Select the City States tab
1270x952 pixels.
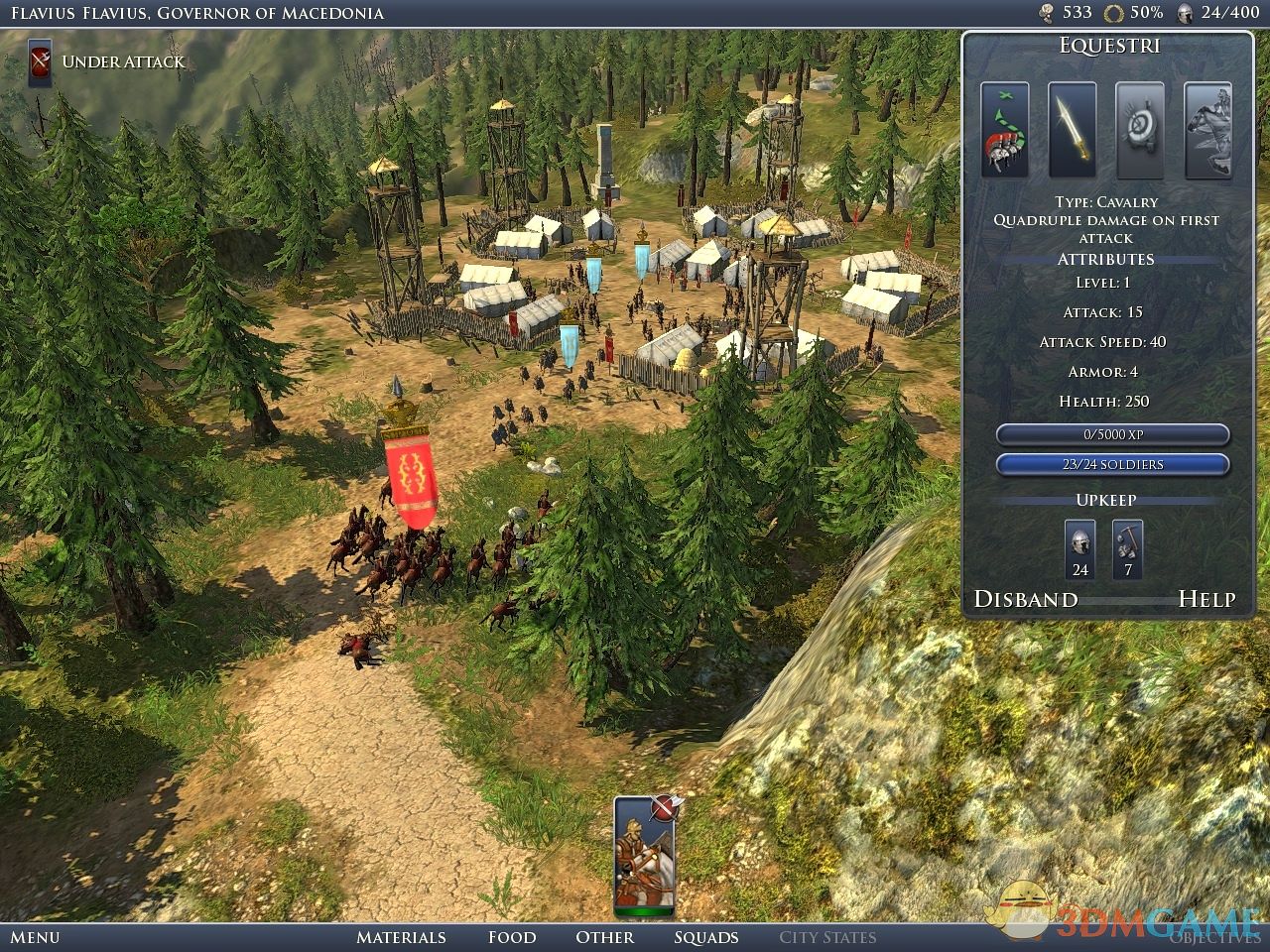pos(827,937)
